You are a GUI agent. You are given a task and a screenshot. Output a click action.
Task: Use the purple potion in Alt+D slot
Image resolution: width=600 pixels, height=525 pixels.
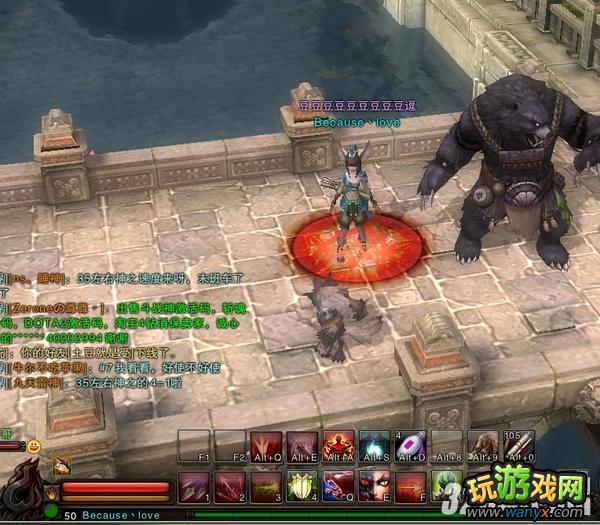click(x=410, y=446)
